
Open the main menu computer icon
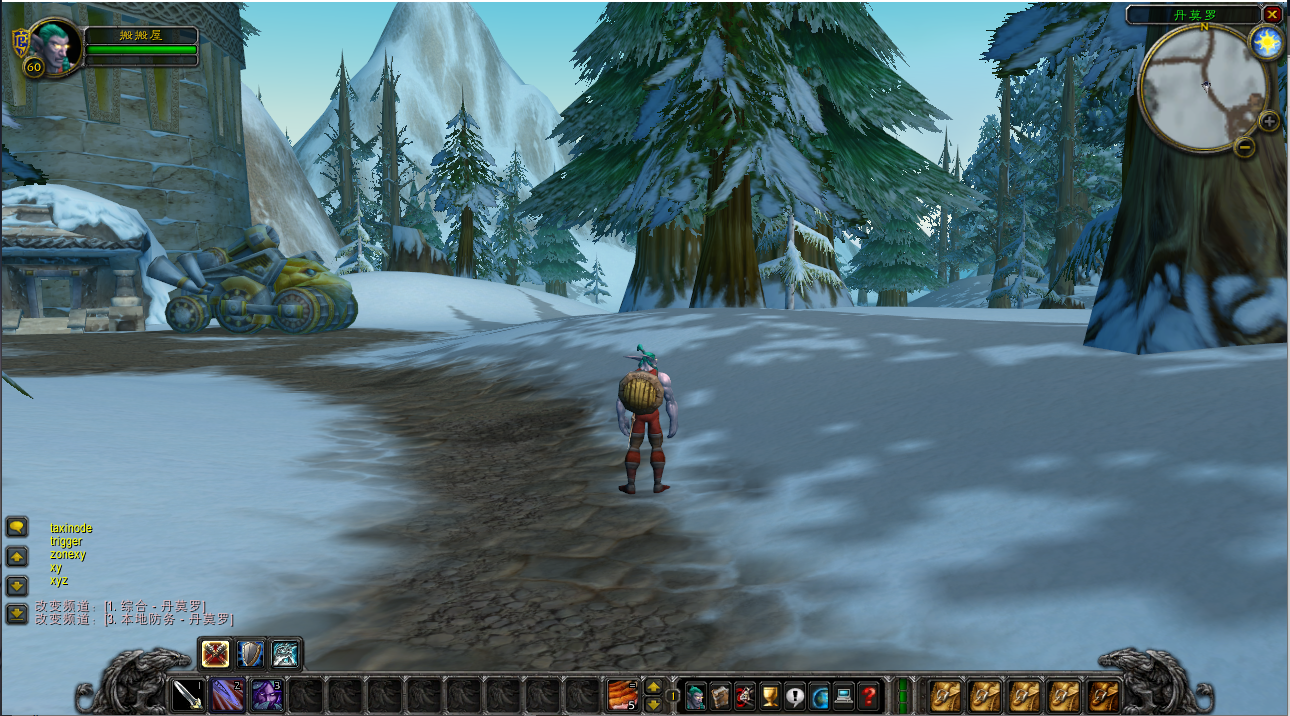click(845, 695)
